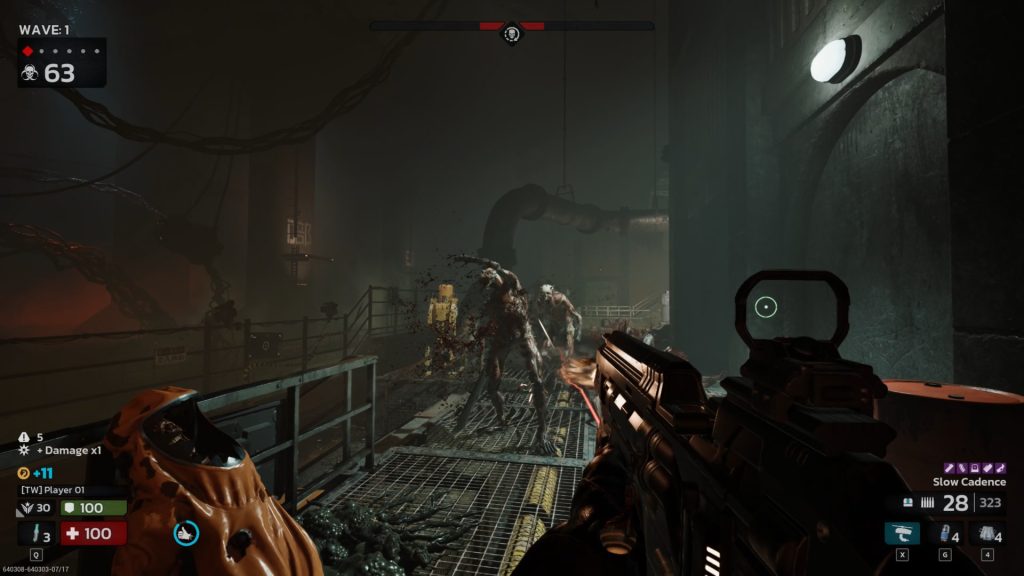Click the thumbs-up emote icon
The image size is (1024, 576).
pyautogui.click(x=186, y=533)
